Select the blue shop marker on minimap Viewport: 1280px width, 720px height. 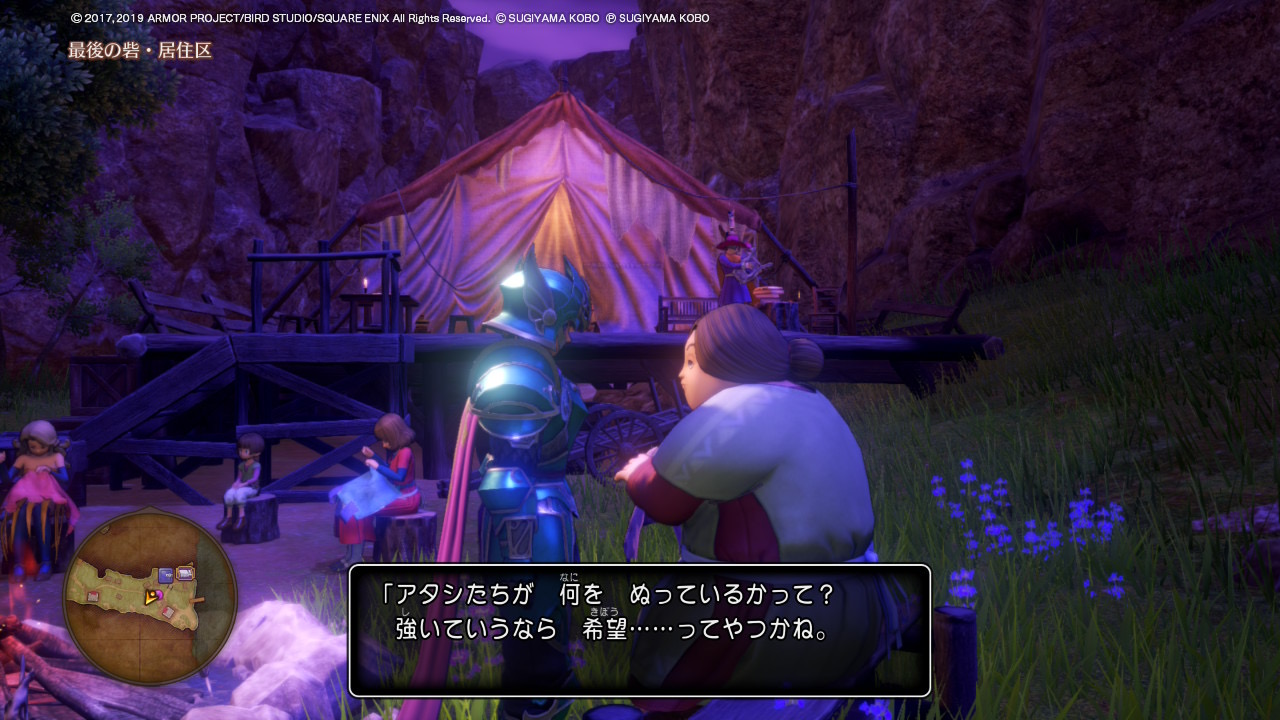(x=166, y=575)
